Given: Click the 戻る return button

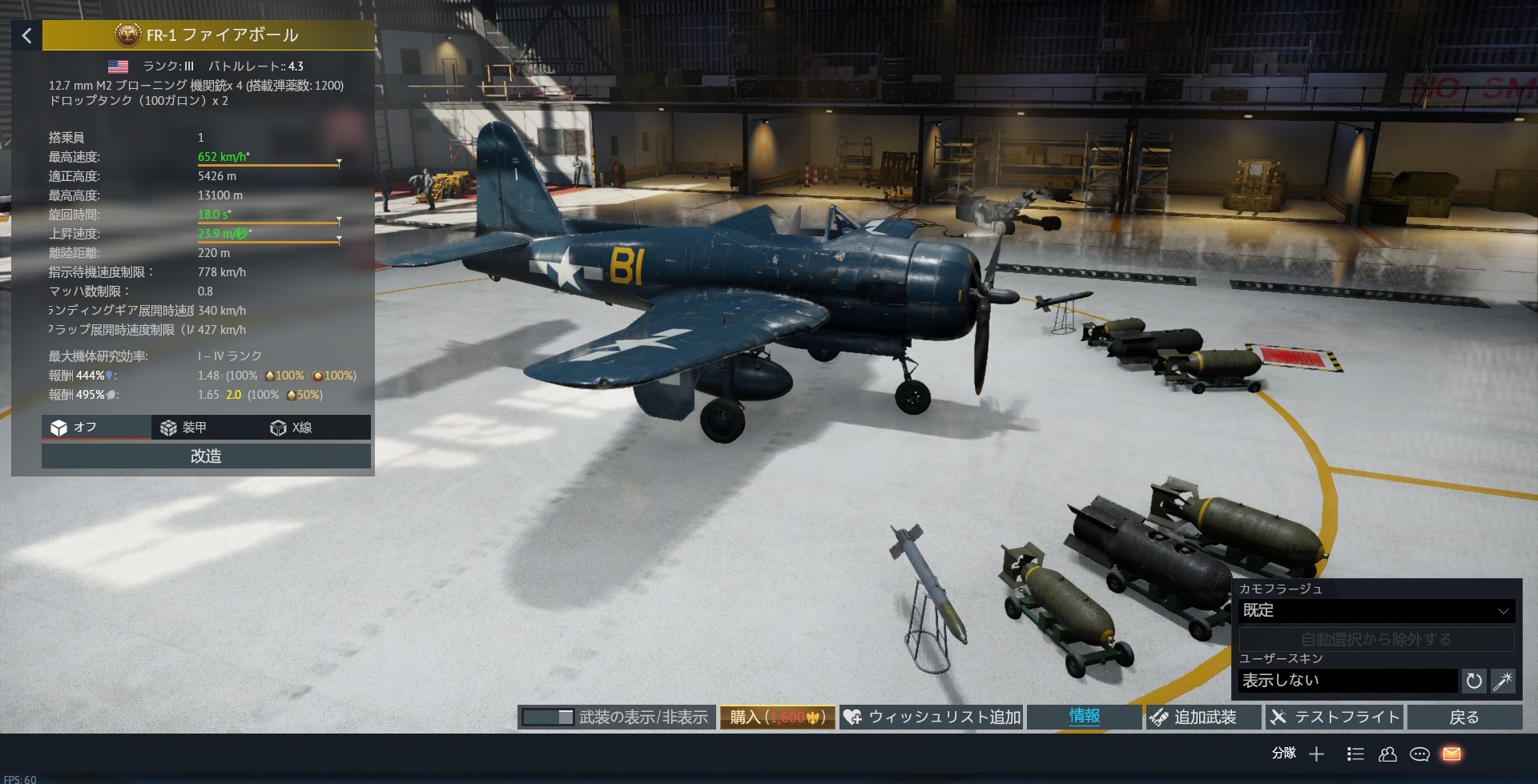Looking at the screenshot, I should click(1464, 718).
